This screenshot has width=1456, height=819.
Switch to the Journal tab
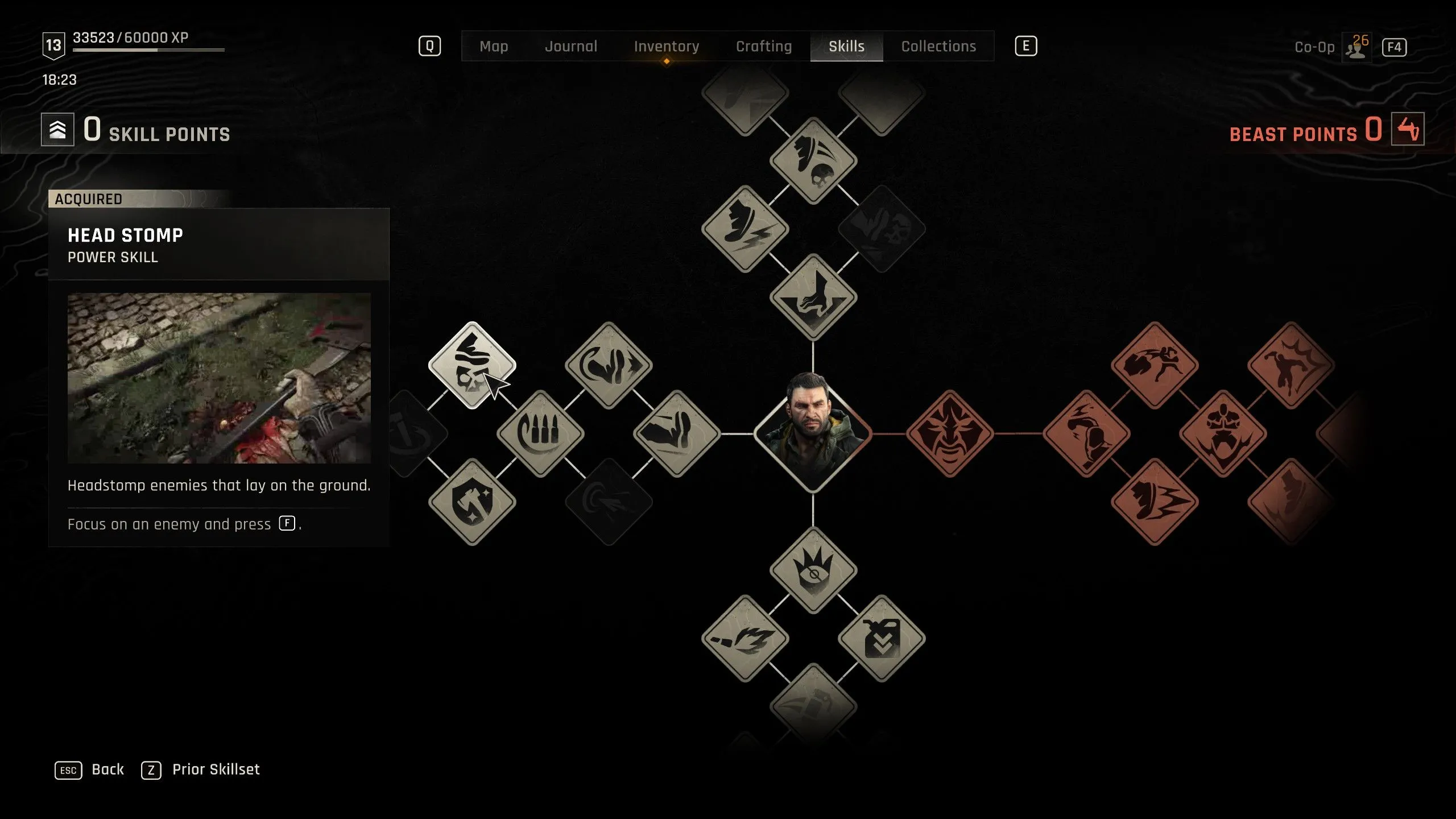[x=571, y=46]
